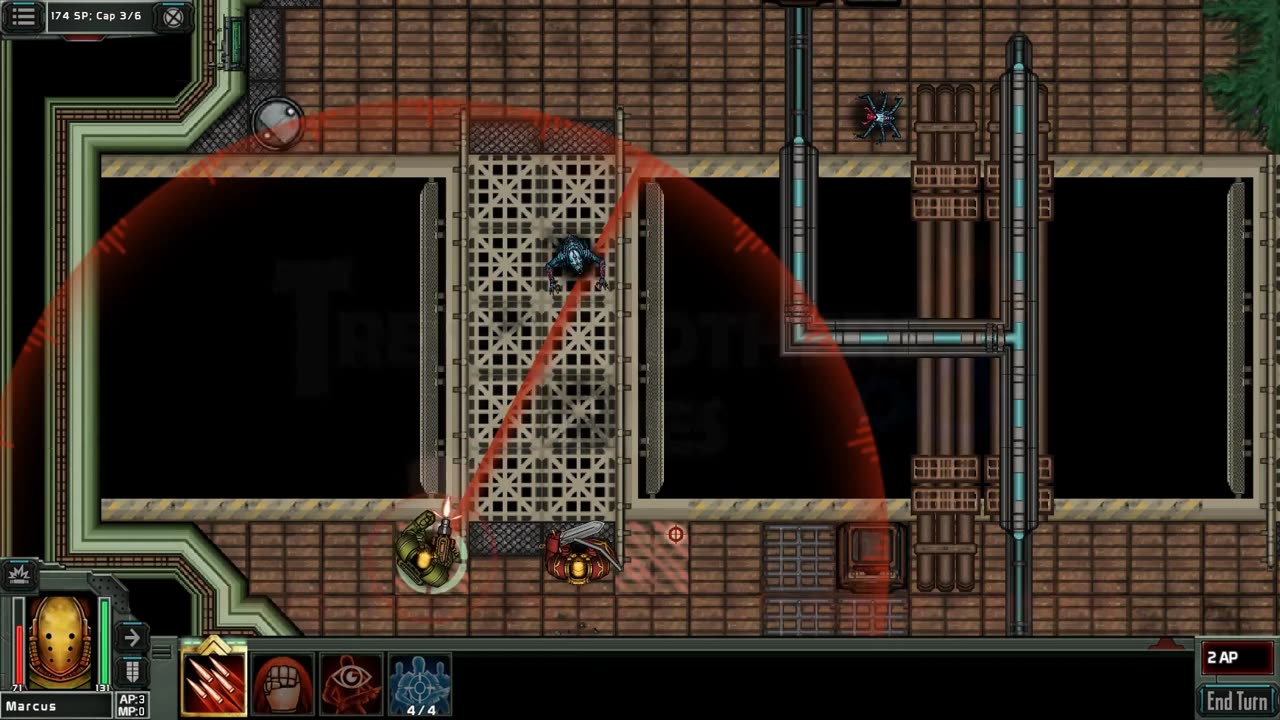Click the explosion icon above the portrait

19,573
